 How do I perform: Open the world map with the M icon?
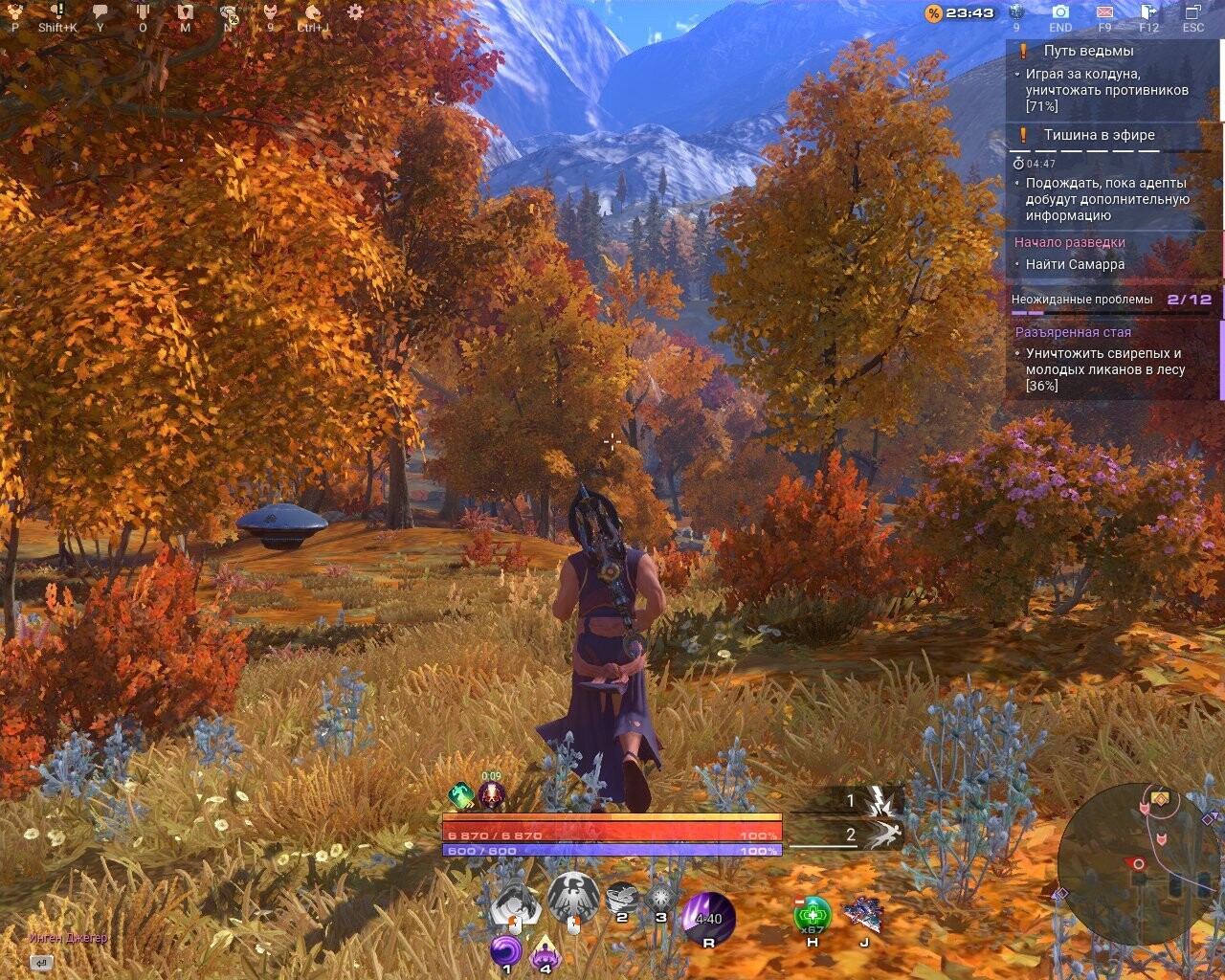(184, 10)
